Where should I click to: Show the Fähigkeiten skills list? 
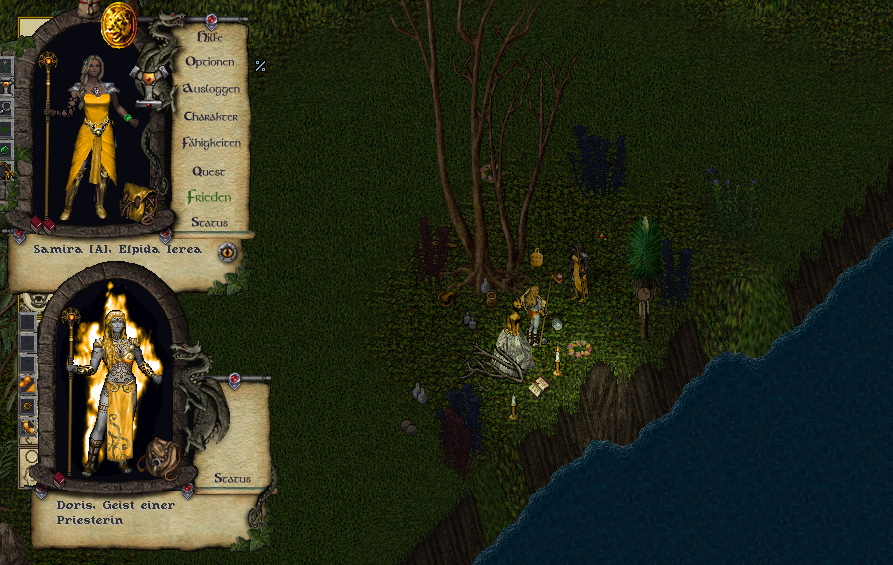click(211, 143)
